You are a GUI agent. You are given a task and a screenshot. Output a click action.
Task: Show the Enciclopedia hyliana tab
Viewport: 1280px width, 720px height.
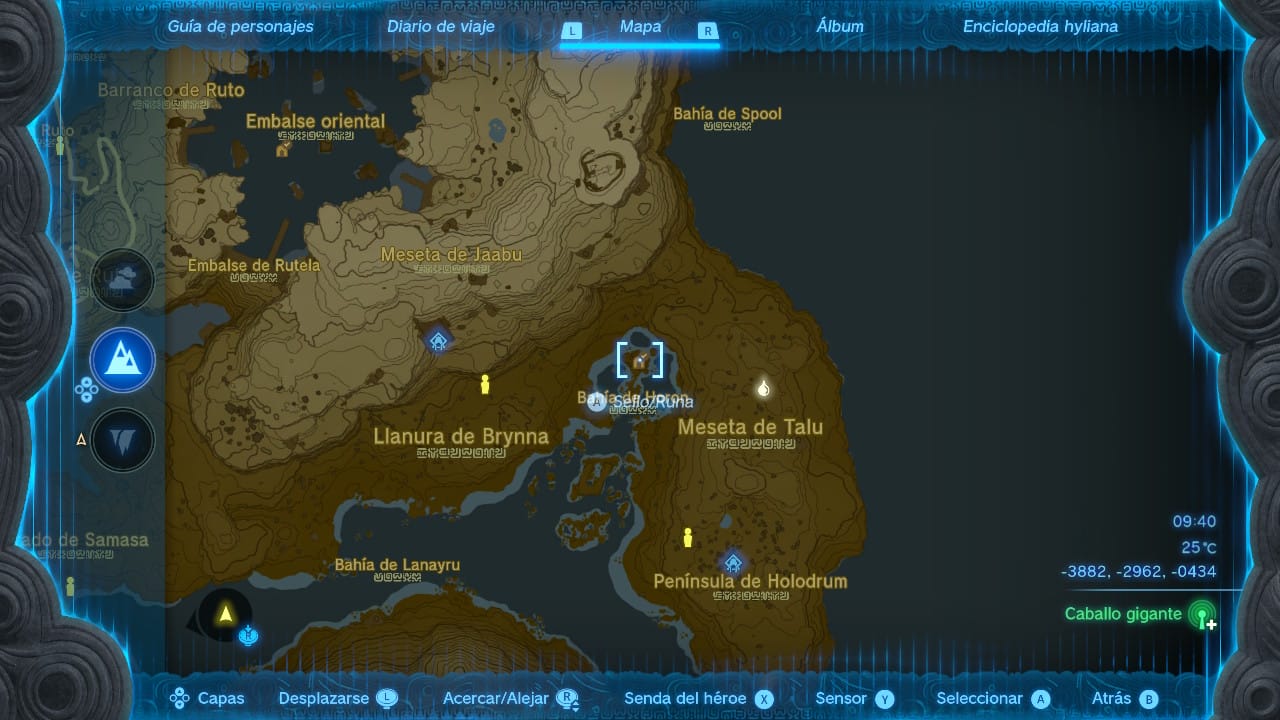(1040, 27)
